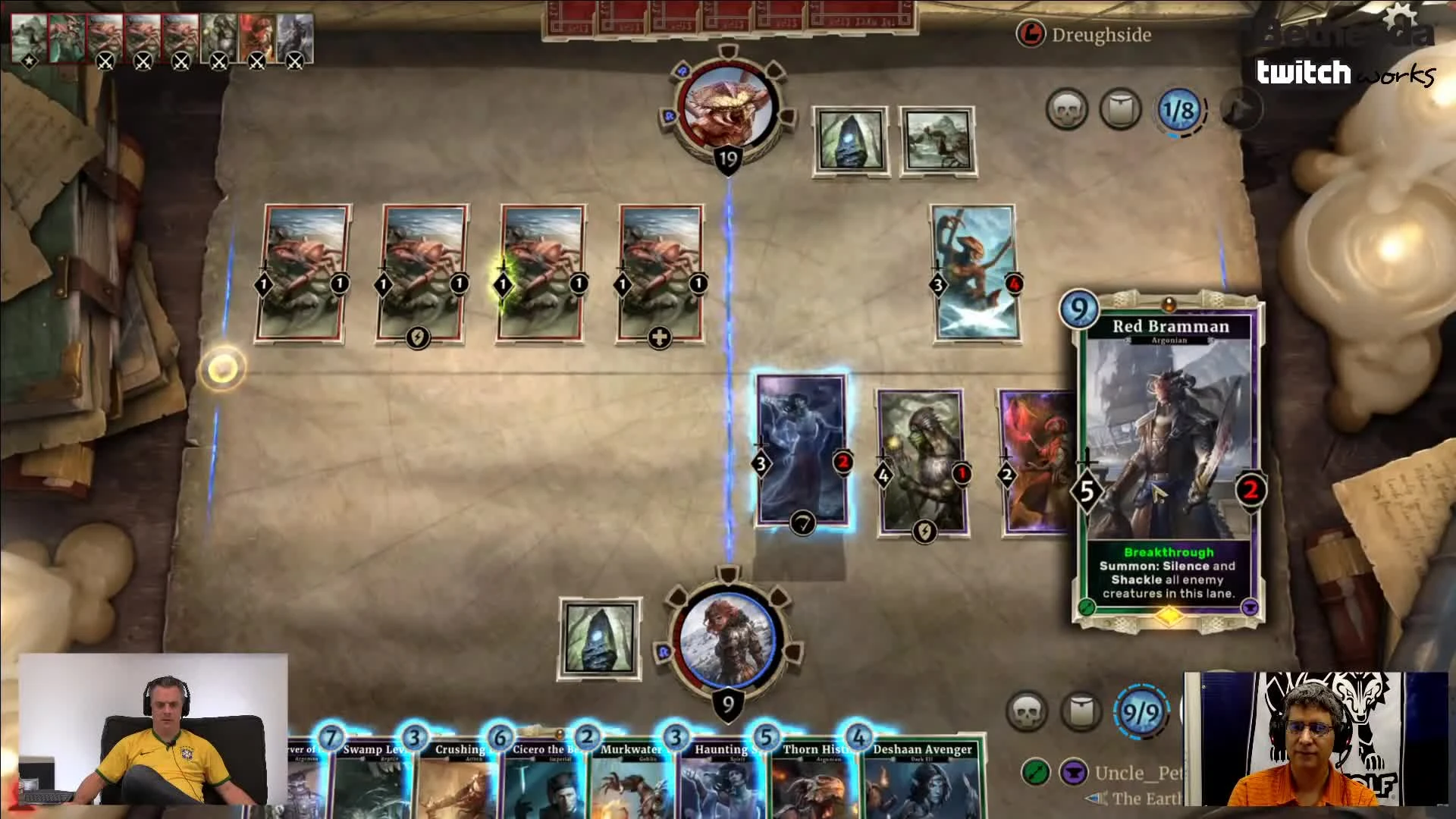Click the red Dreughside deck emblem
Screen dimensions: 1456x819
tap(1031, 33)
